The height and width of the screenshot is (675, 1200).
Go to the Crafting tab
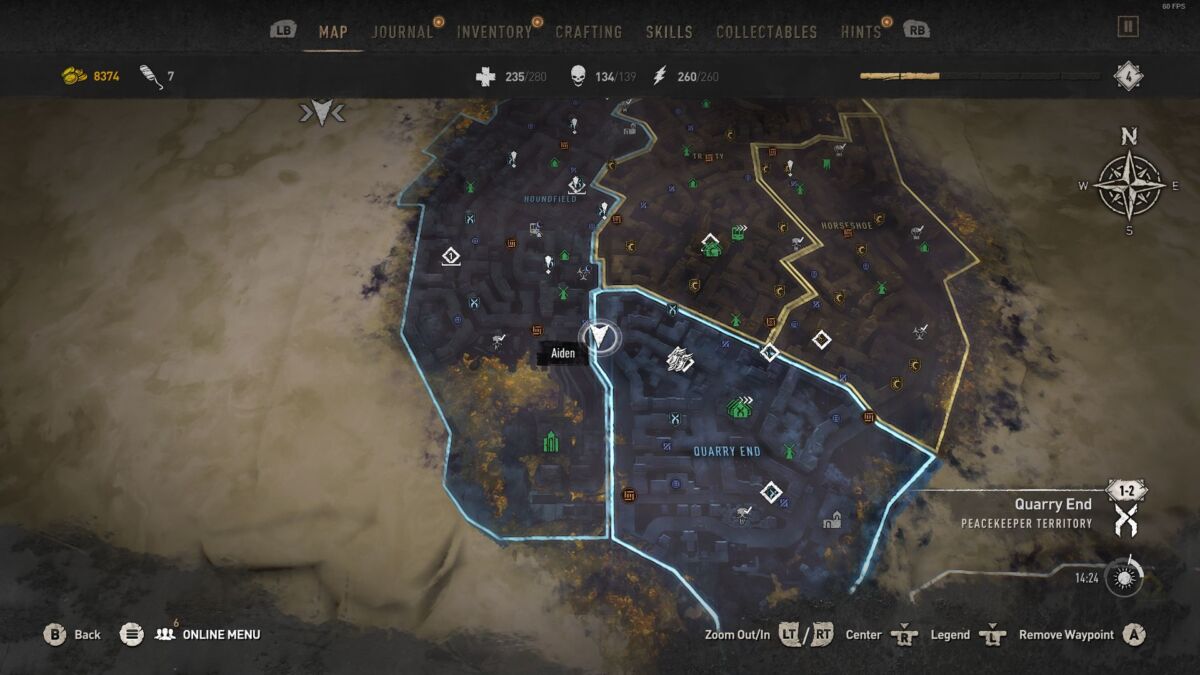(588, 32)
